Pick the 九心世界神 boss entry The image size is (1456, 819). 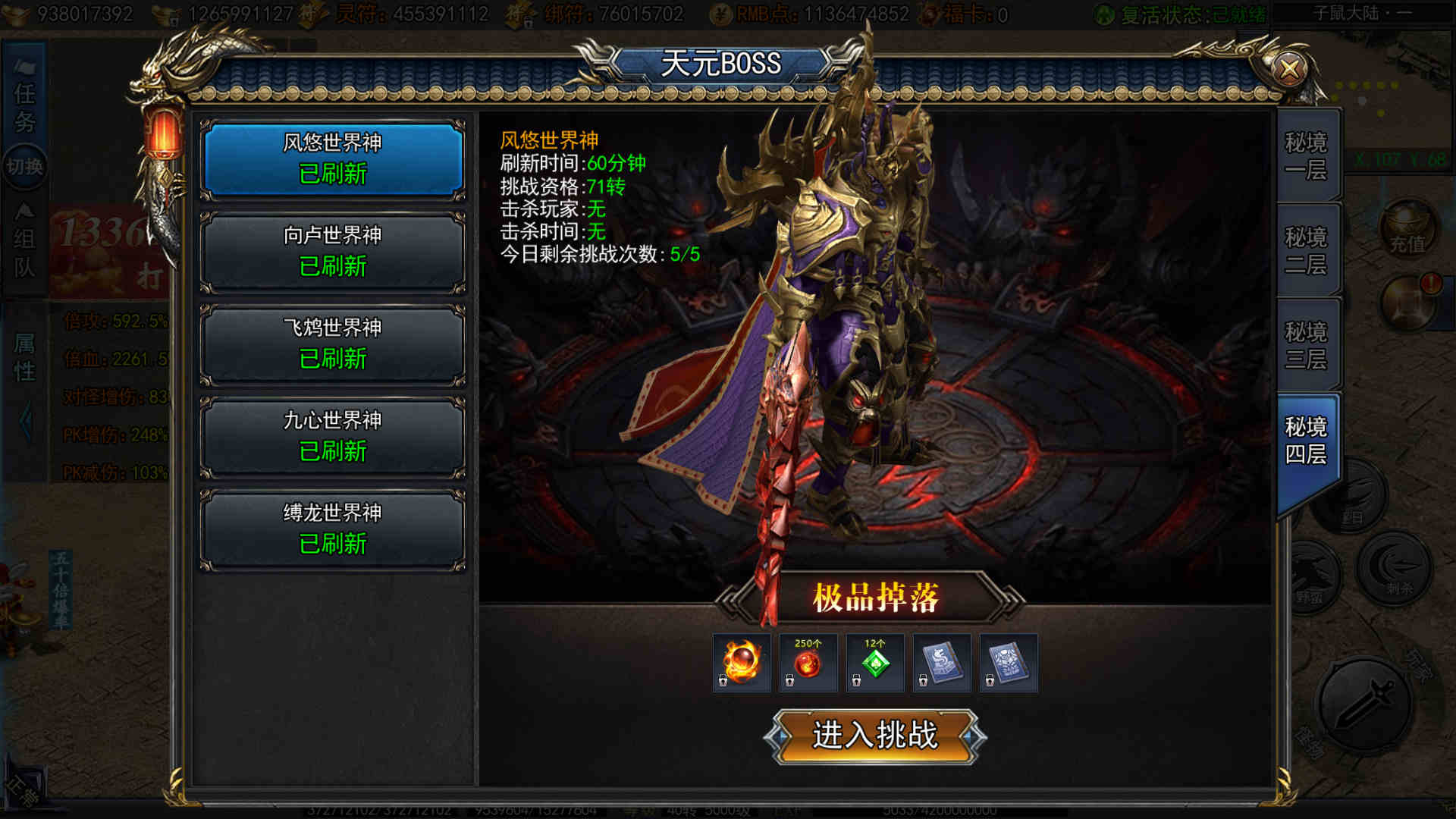click(x=332, y=436)
